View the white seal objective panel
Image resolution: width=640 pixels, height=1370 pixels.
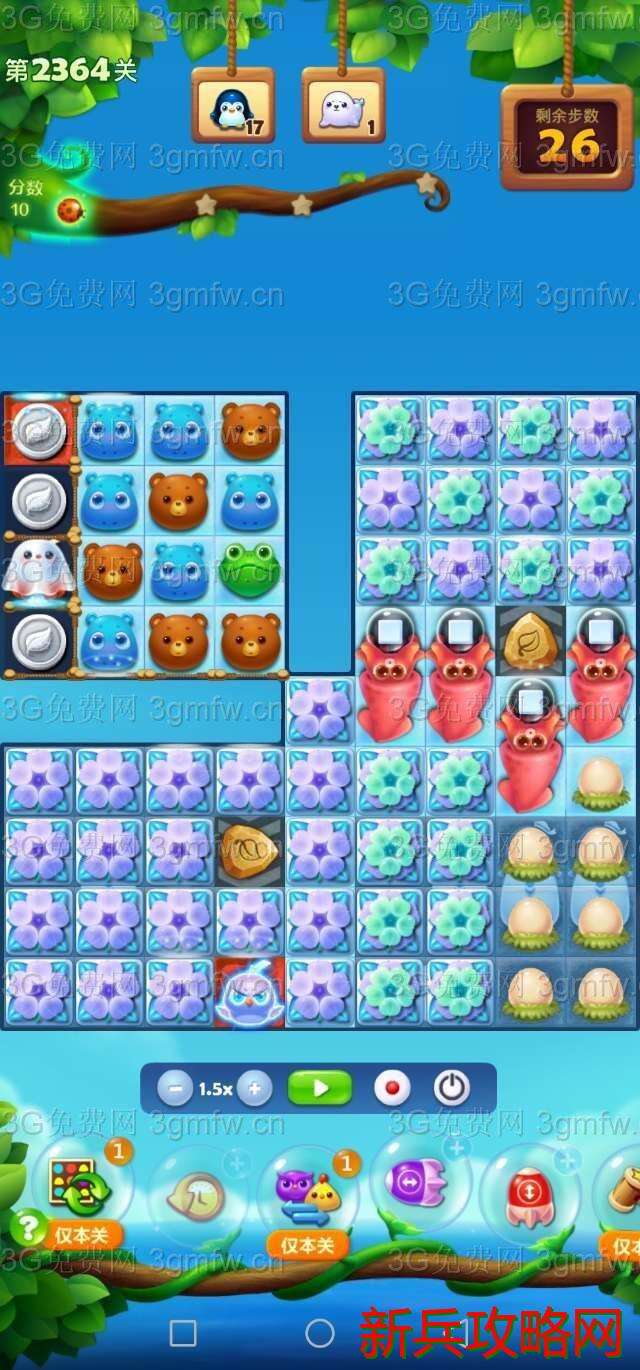[343, 107]
